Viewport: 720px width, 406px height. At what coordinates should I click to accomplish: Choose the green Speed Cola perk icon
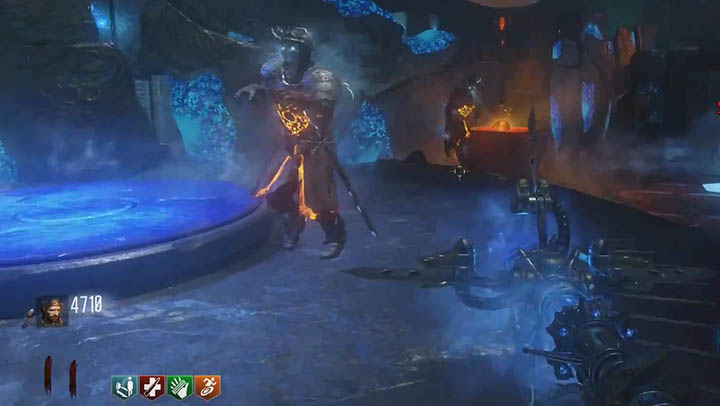(x=179, y=387)
